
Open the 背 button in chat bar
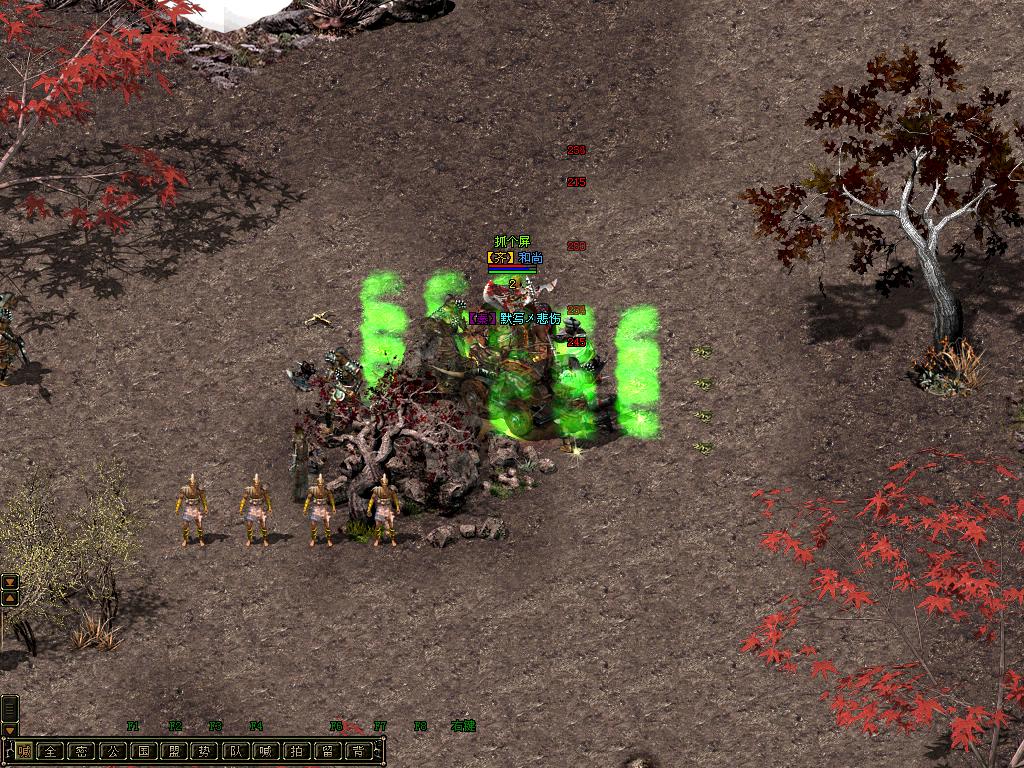[359, 751]
